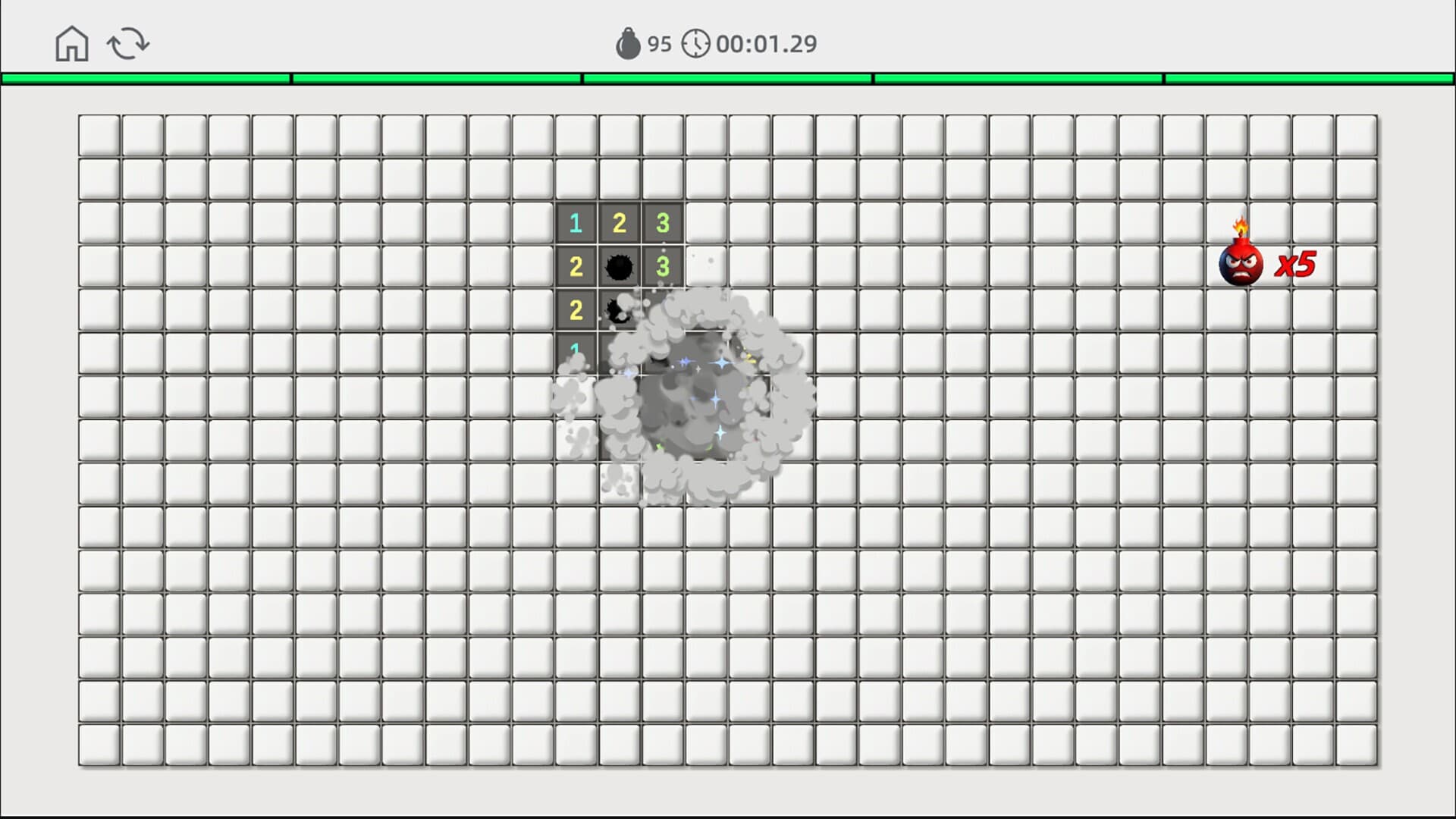Click the cell showing the cyan number 1
The height and width of the screenshot is (819, 1456).
[x=576, y=223]
